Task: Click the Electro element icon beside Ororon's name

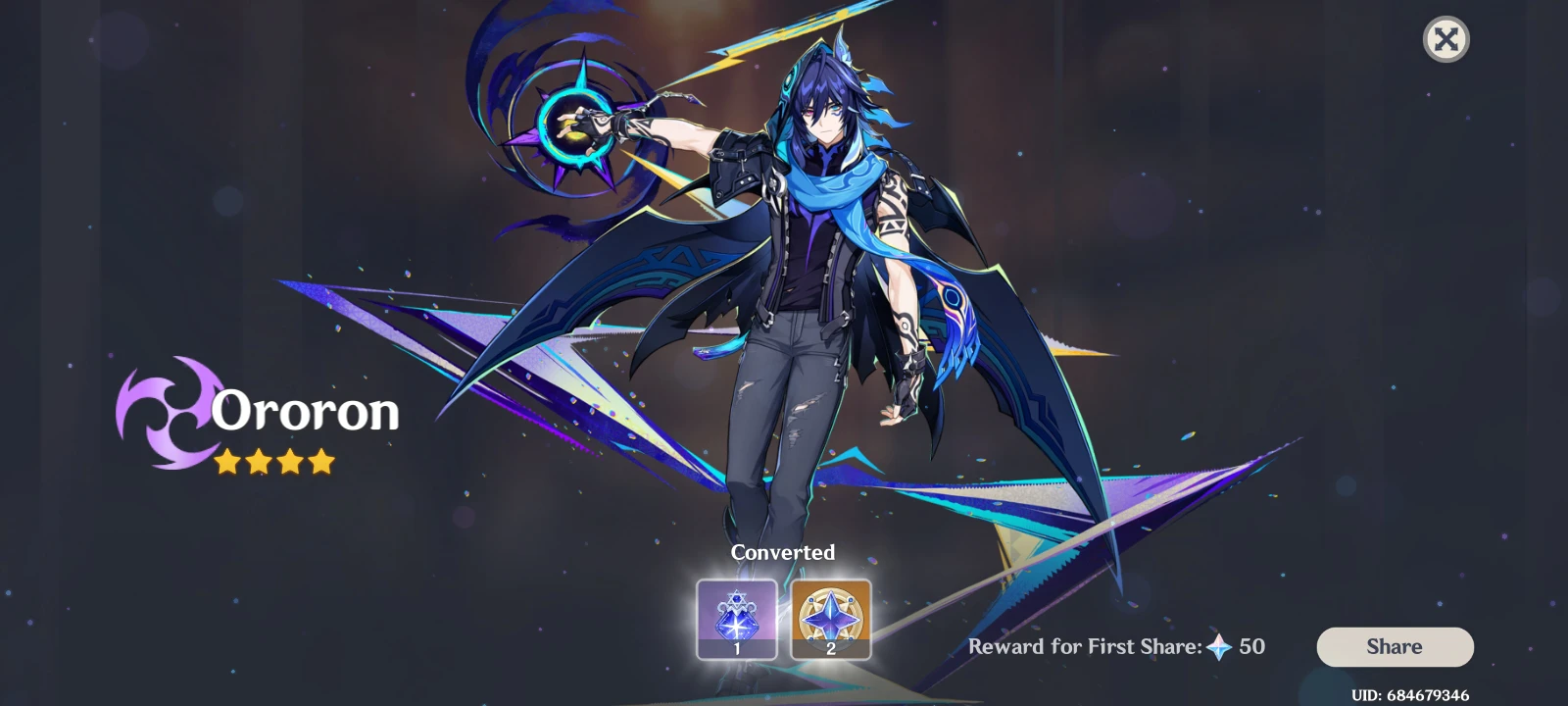Action: [x=167, y=412]
